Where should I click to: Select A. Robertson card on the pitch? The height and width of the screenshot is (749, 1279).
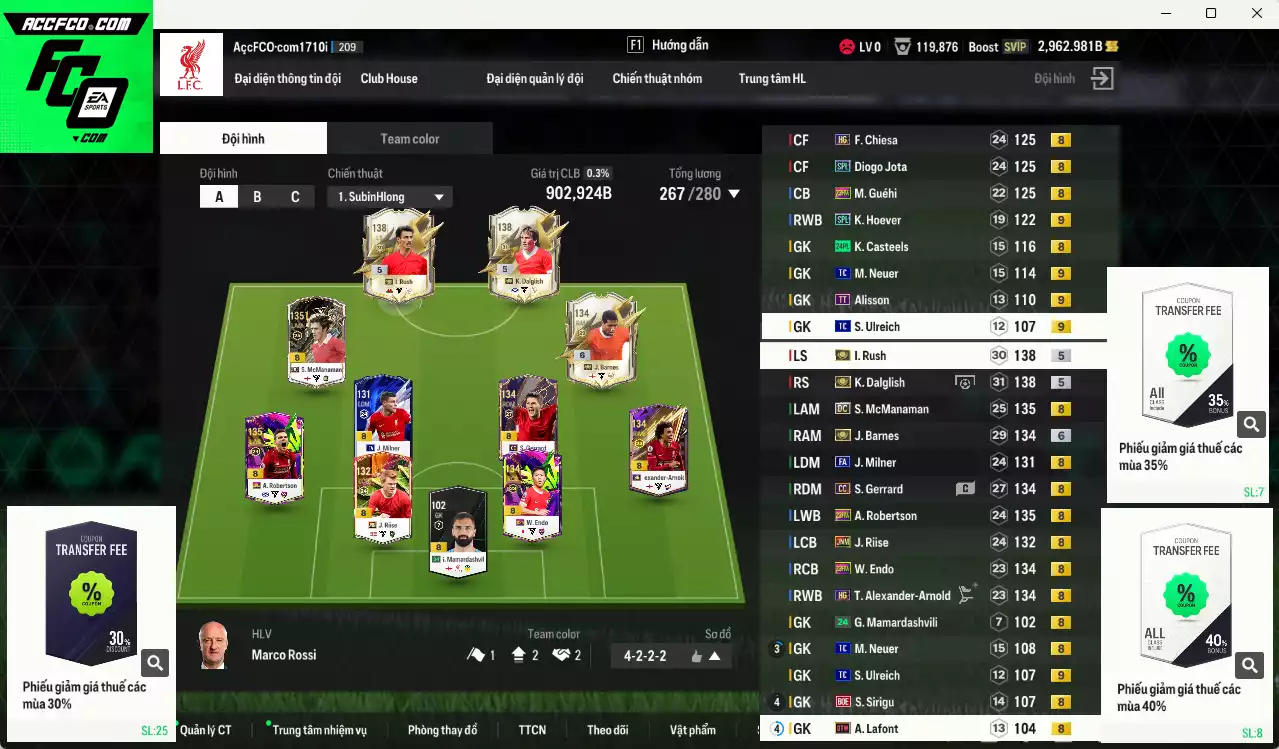click(x=274, y=458)
